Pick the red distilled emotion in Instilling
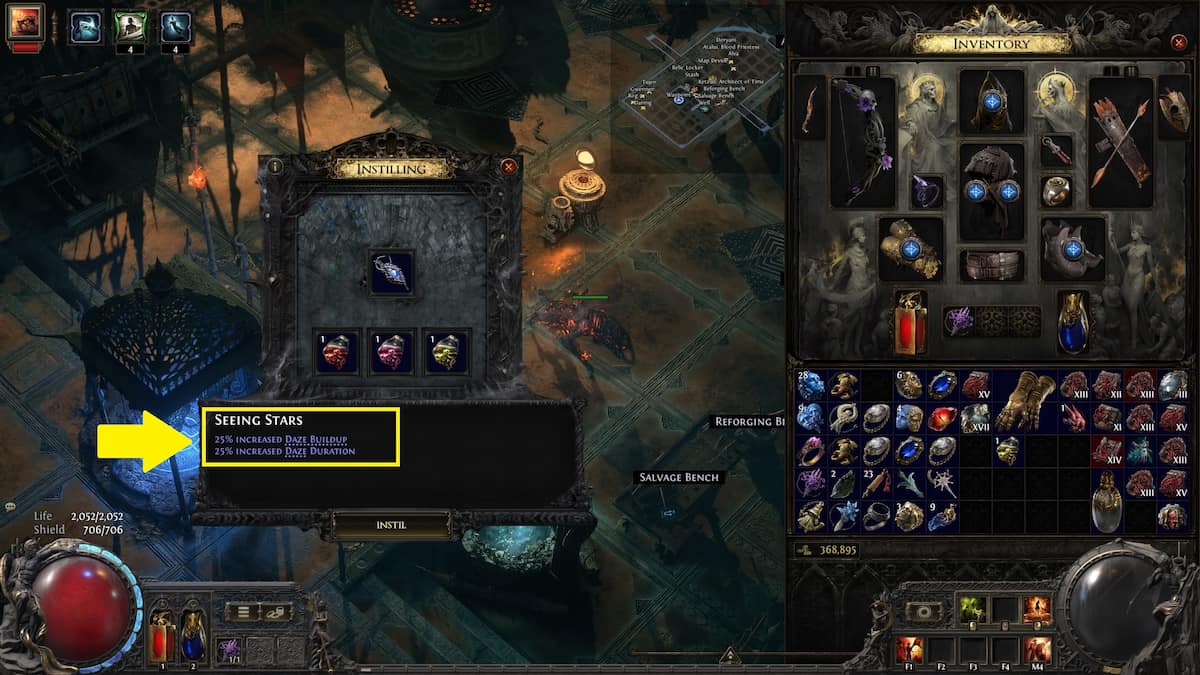This screenshot has width=1200, height=675. pos(337,352)
